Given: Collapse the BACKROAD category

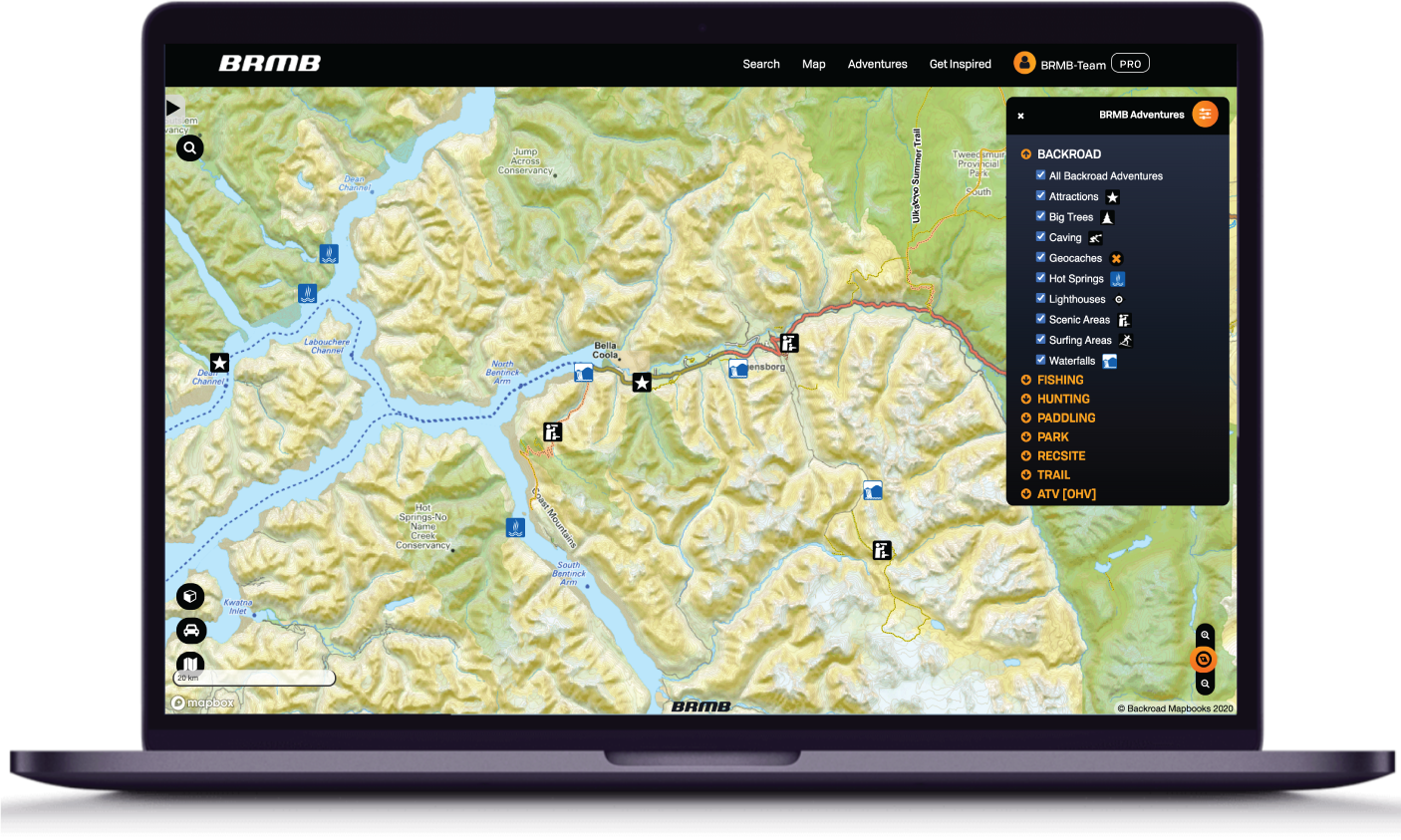Looking at the screenshot, I should 1025,153.
